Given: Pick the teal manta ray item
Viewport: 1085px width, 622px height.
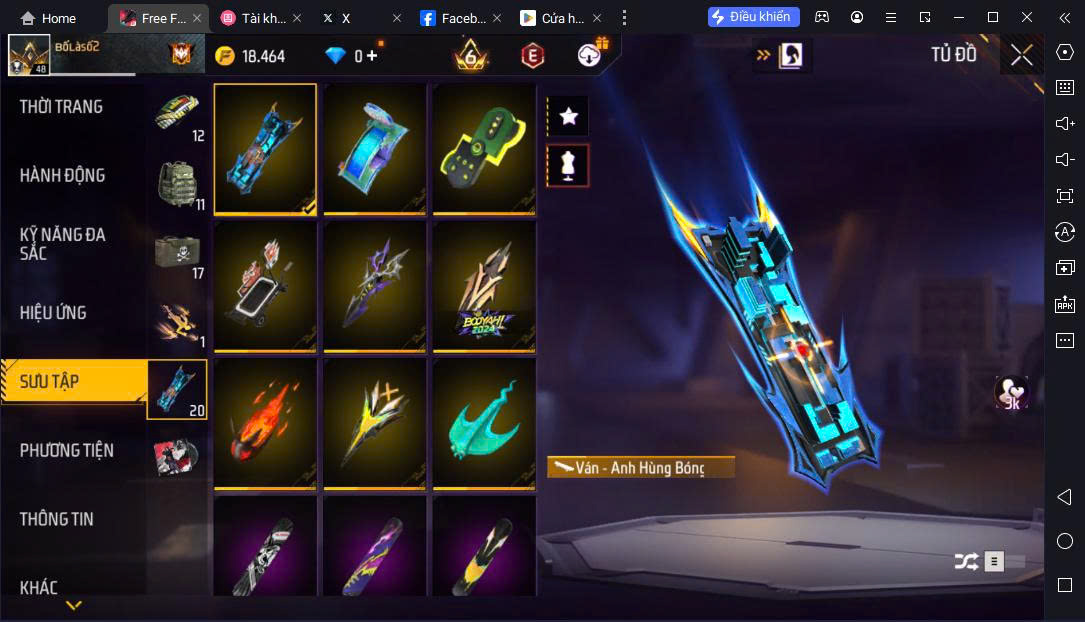Looking at the screenshot, I should click(x=484, y=424).
